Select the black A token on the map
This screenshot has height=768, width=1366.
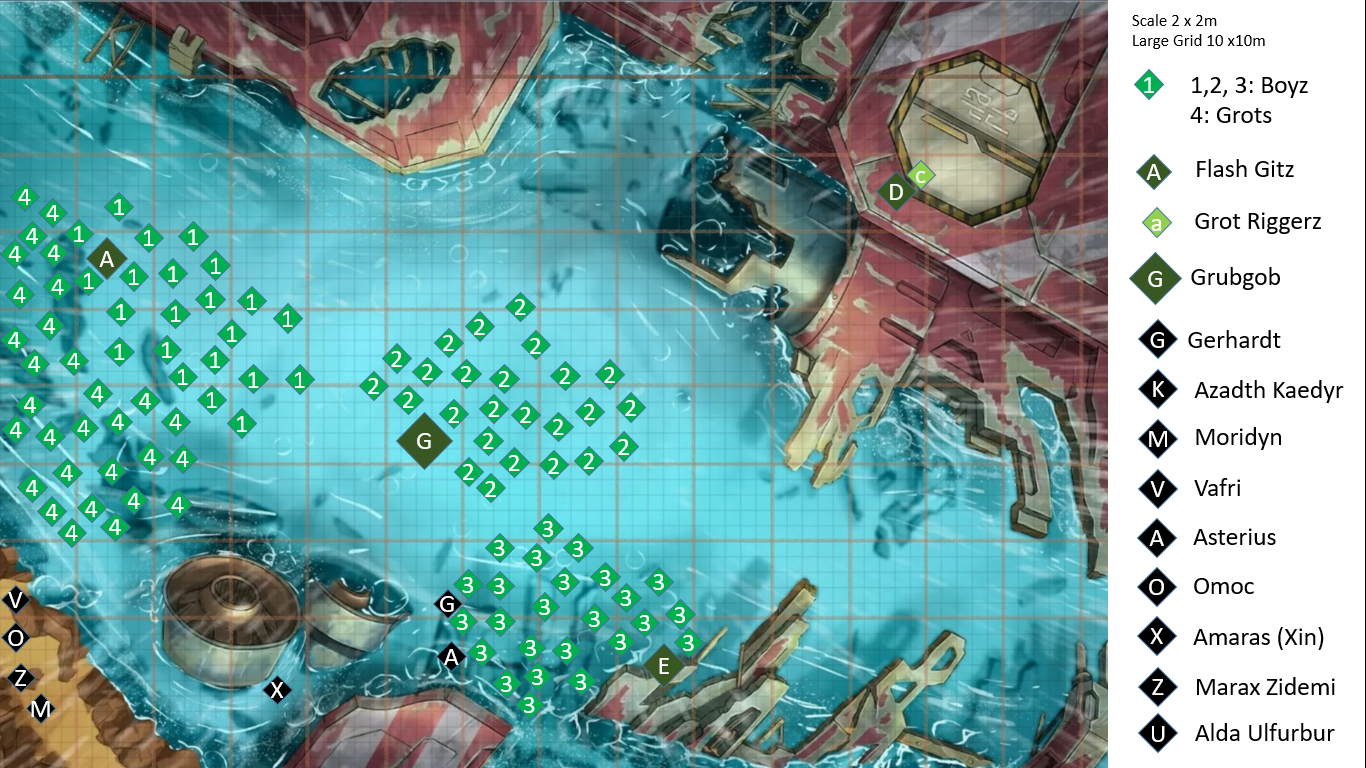coord(451,657)
